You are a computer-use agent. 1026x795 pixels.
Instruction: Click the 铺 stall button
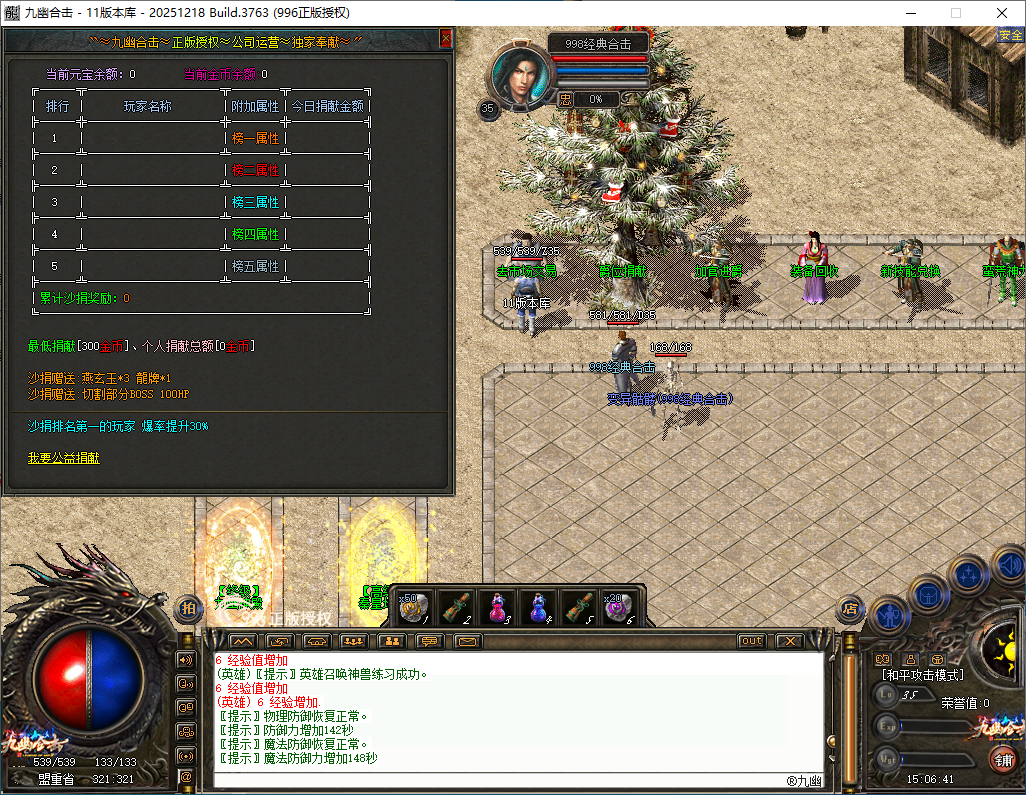(1001, 759)
